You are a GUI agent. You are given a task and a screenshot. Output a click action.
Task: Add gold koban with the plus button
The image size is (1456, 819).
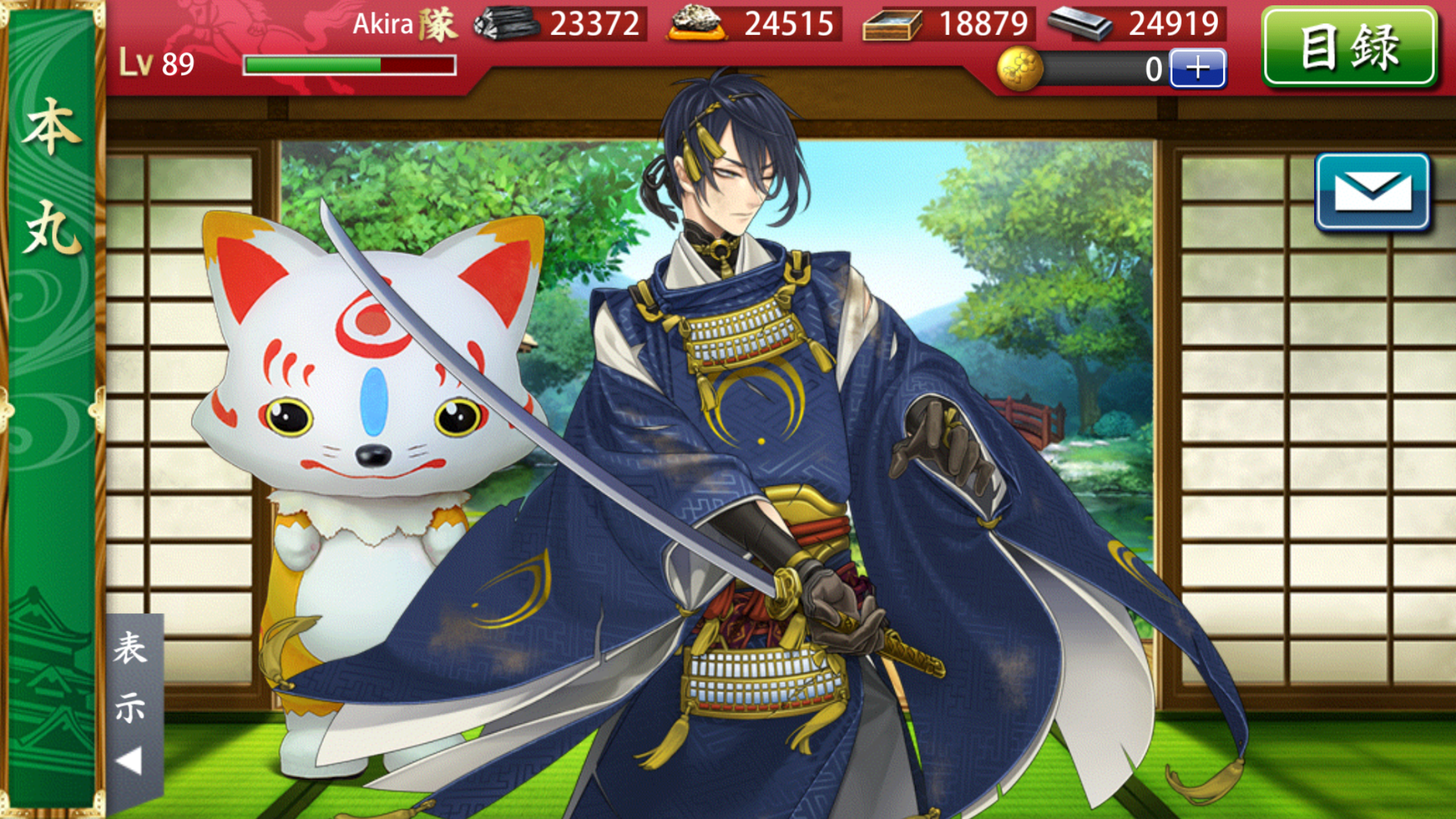click(x=1197, y=68)
